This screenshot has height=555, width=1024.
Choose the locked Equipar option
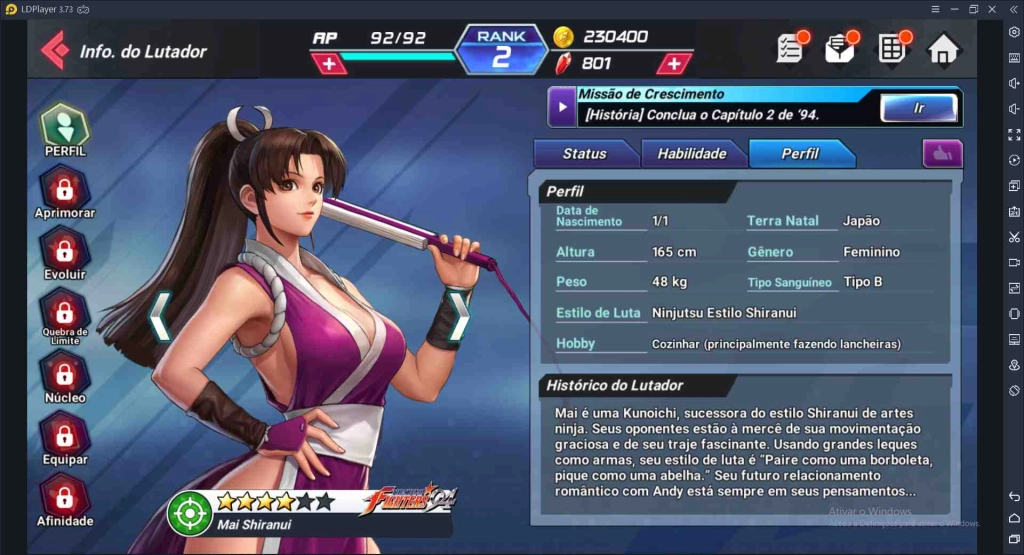[65, 439]
